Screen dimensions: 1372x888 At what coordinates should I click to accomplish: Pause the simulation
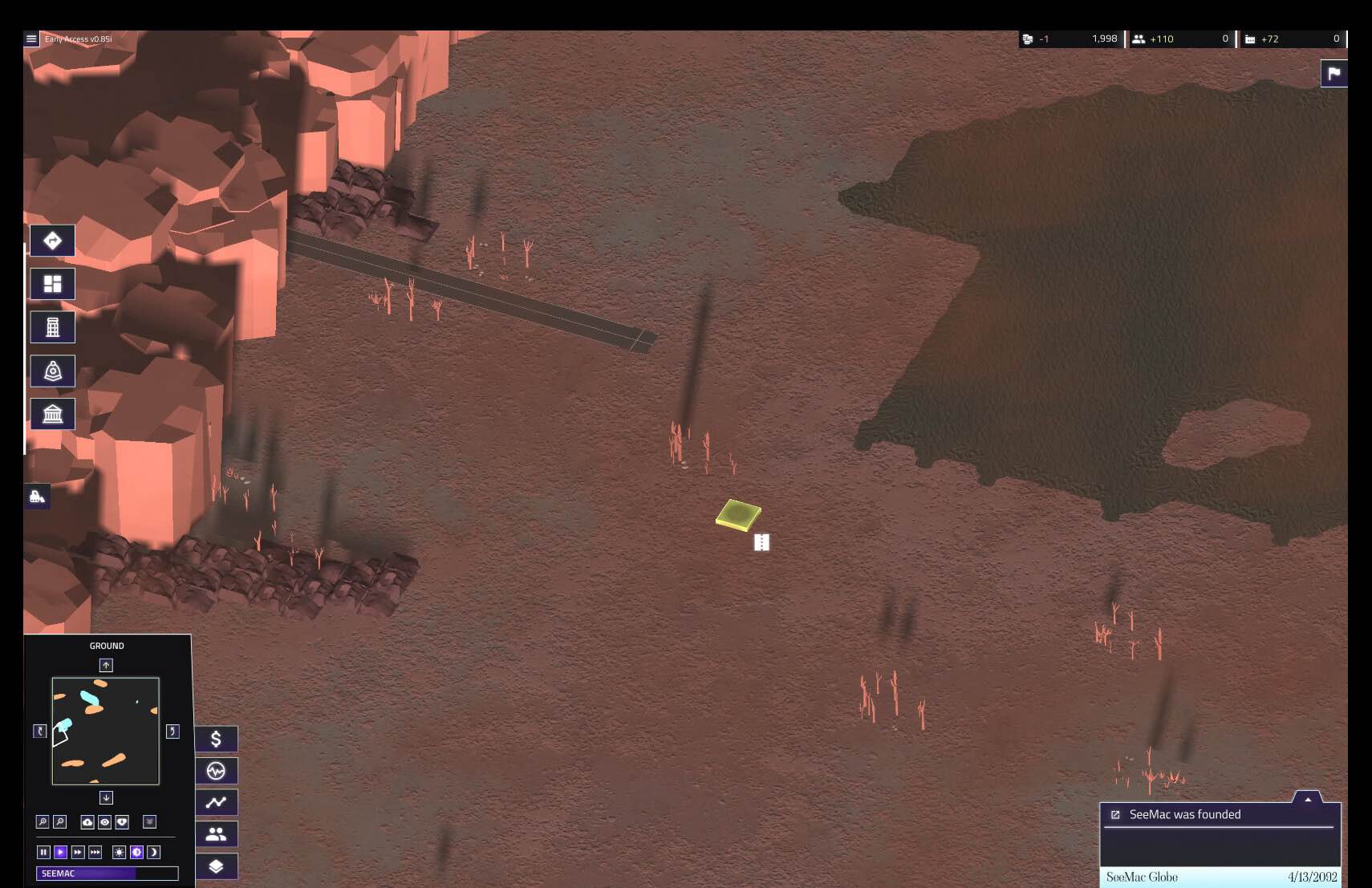(x=43, y=852)
